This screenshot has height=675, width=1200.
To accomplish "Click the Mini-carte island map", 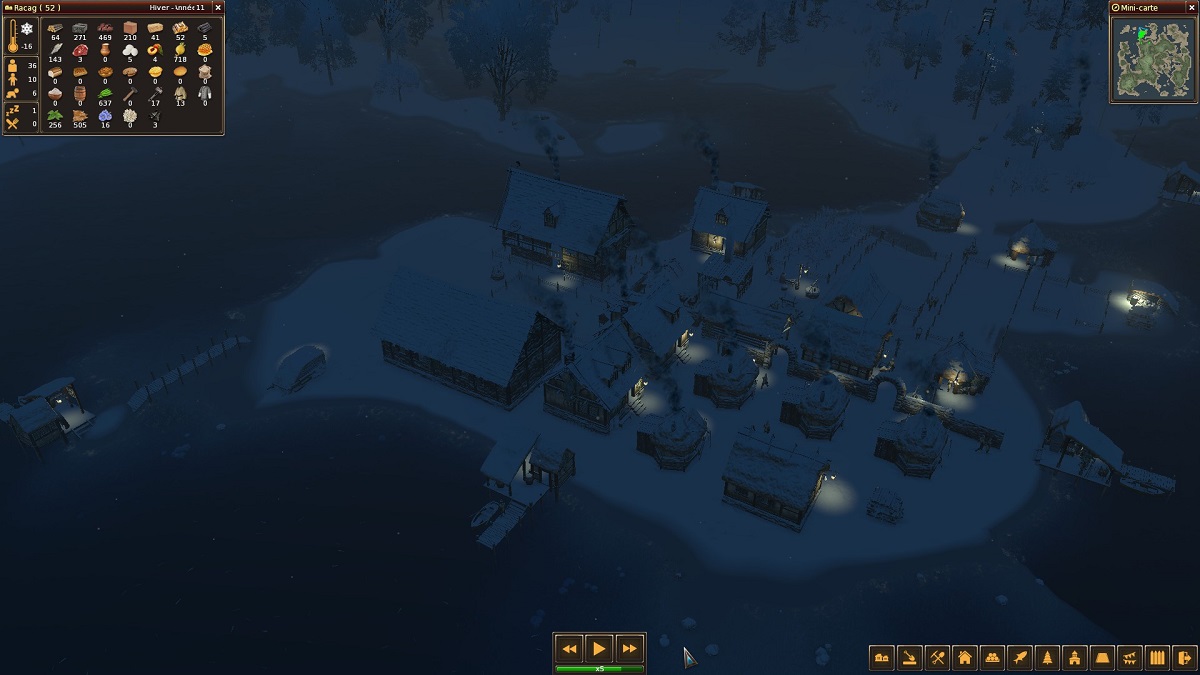I will 1153,57.
